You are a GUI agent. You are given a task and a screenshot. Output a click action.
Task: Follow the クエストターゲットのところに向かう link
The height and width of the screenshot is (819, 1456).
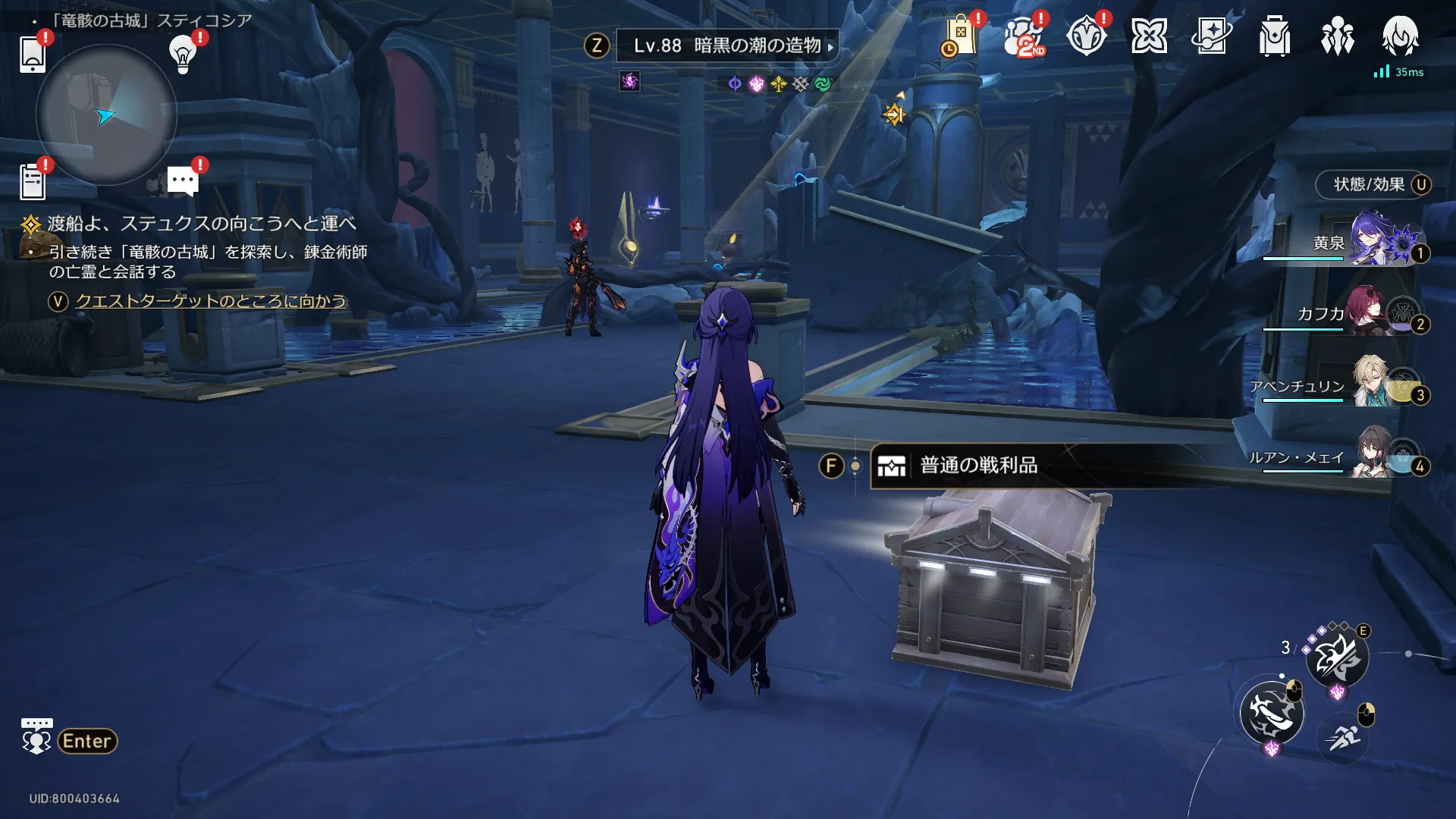210,301
